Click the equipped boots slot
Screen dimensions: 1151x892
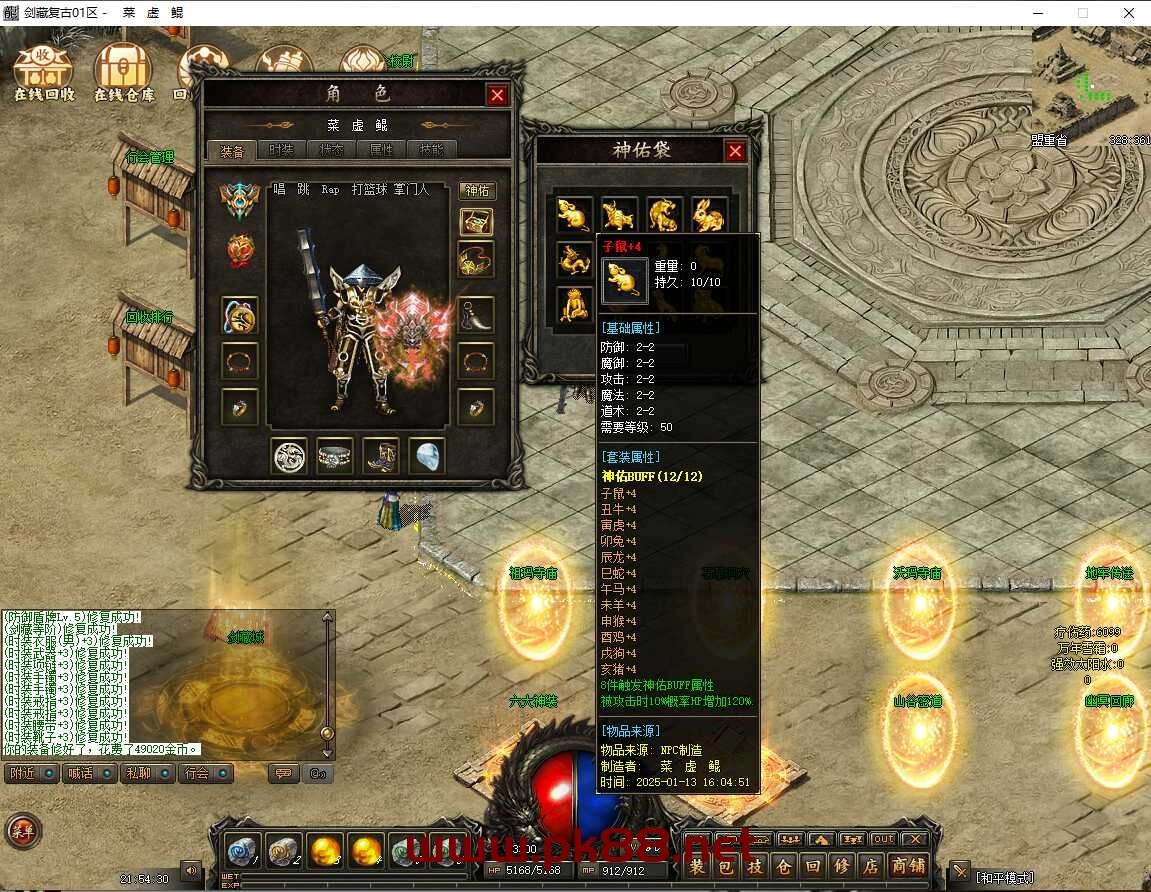pyautogui.click(x=381, y=456)
